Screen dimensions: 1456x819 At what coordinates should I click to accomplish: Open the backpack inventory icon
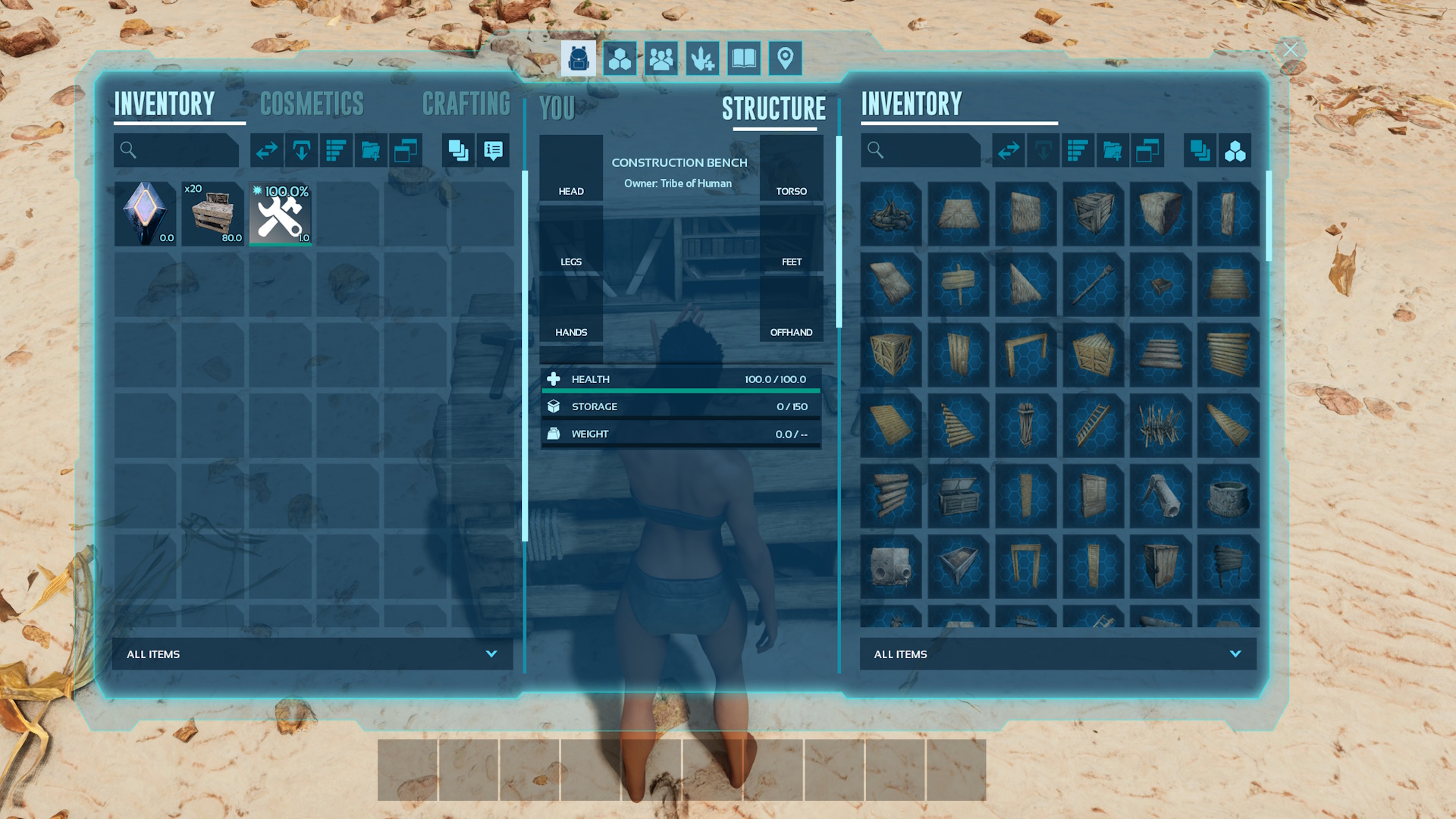[578, 58]
